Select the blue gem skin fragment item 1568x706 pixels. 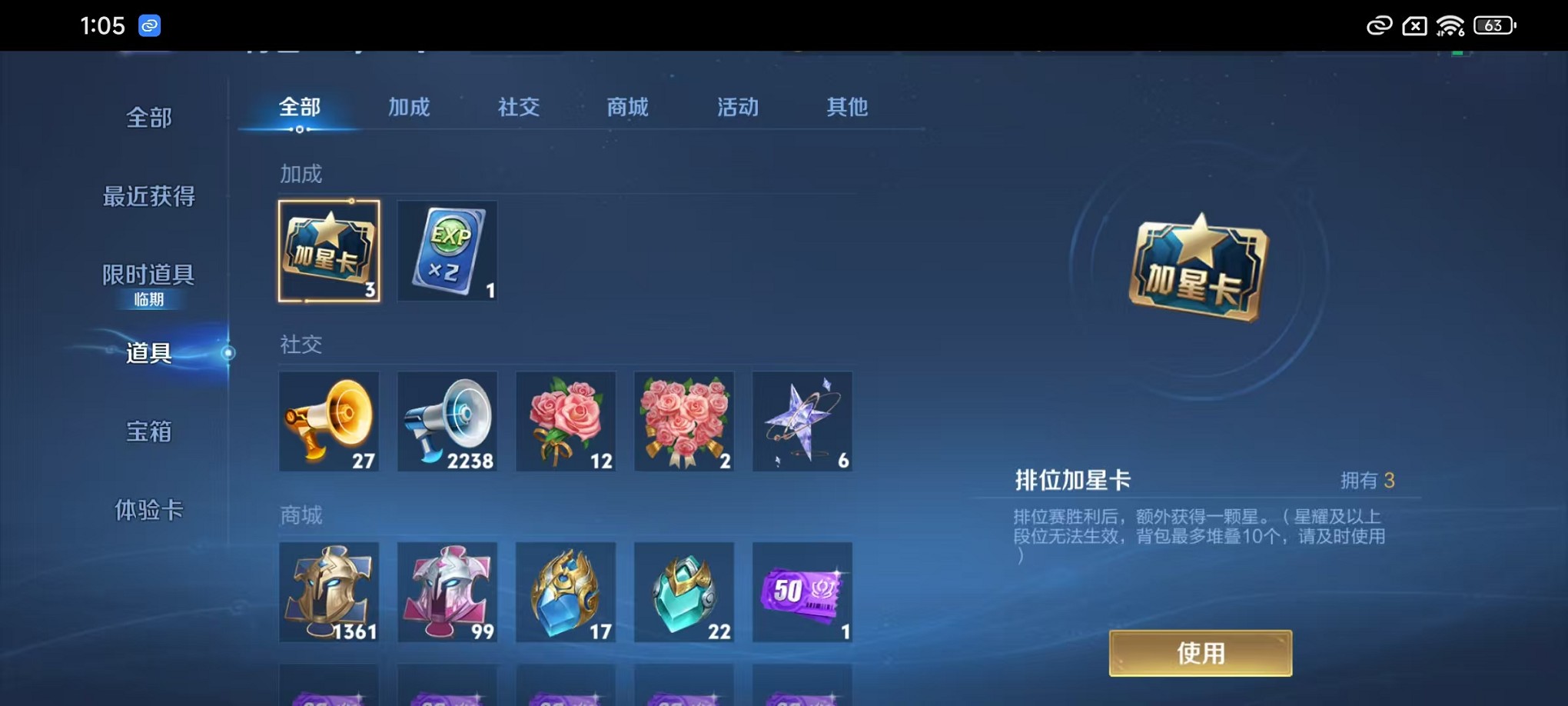tap(566, 592)
